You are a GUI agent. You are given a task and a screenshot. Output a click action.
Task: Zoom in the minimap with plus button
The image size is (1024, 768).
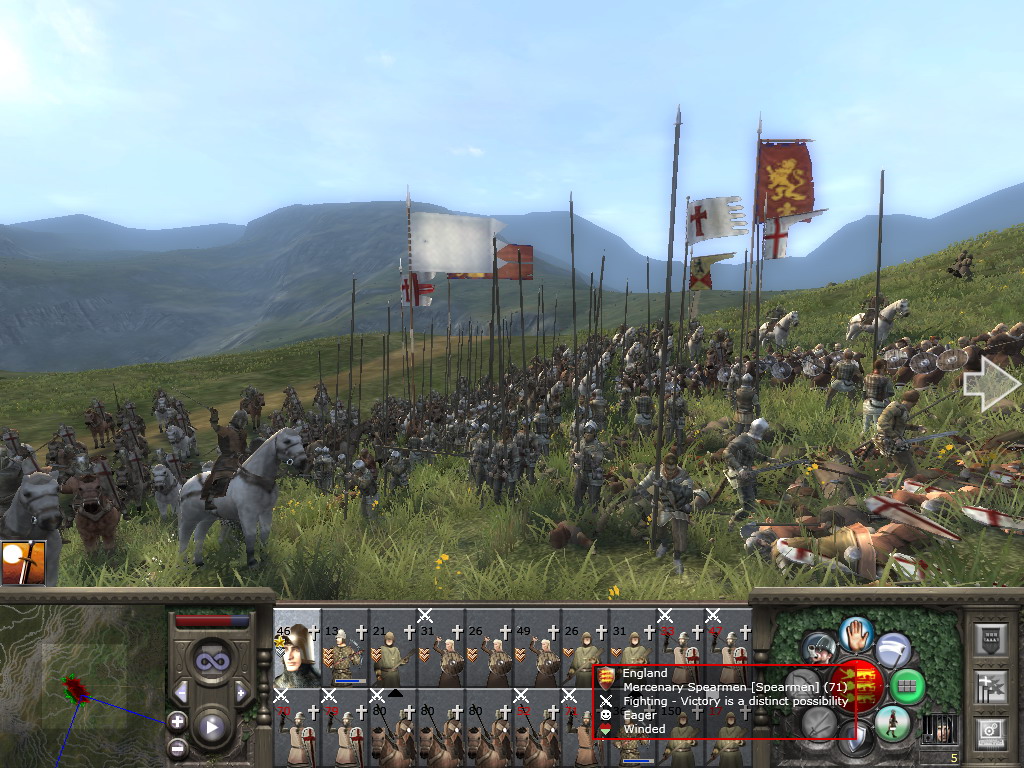pyautogui.click(x=177, y=720)
